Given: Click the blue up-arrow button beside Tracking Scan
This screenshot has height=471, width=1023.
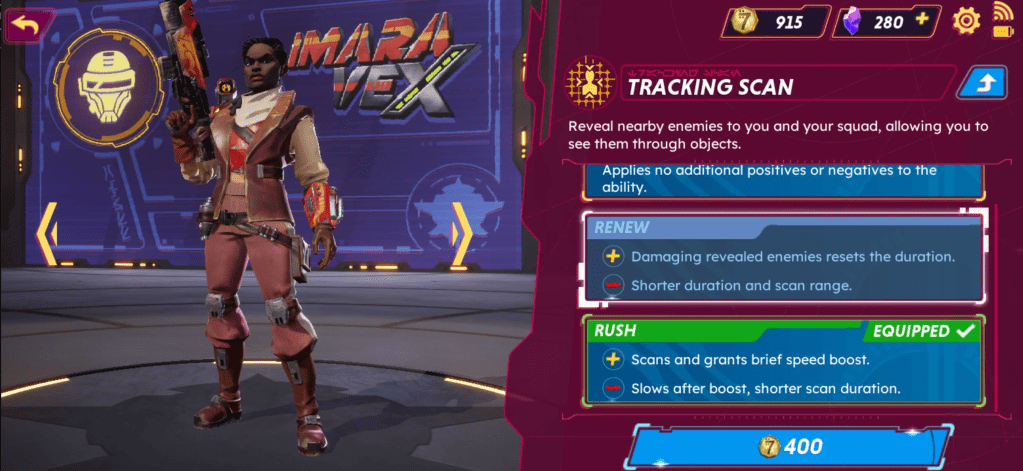Looking at the screenshot, I should [980, 85].
